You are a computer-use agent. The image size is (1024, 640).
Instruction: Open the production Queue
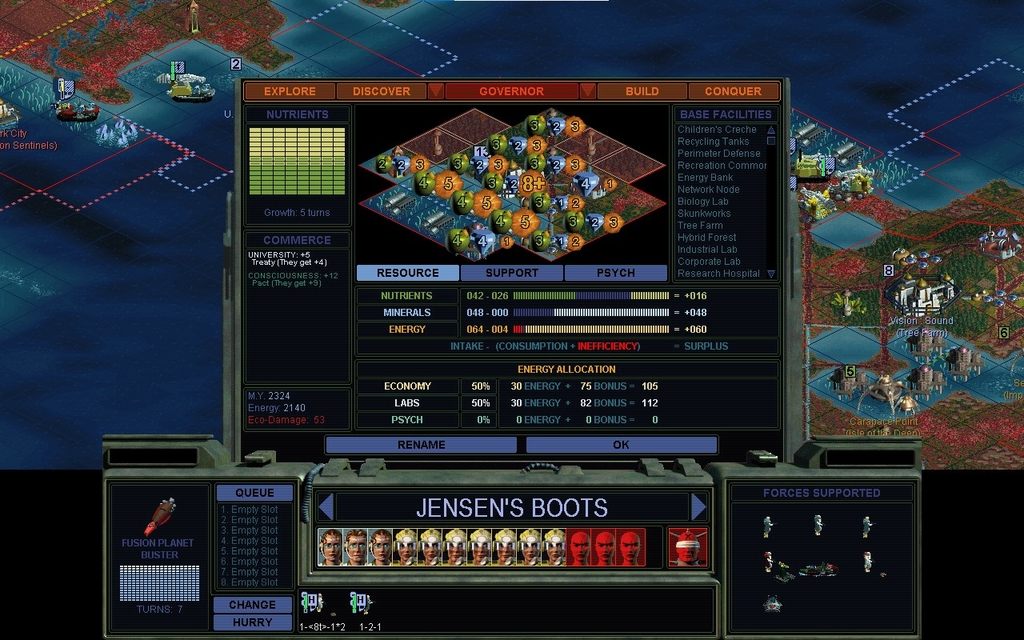[254, 493]
